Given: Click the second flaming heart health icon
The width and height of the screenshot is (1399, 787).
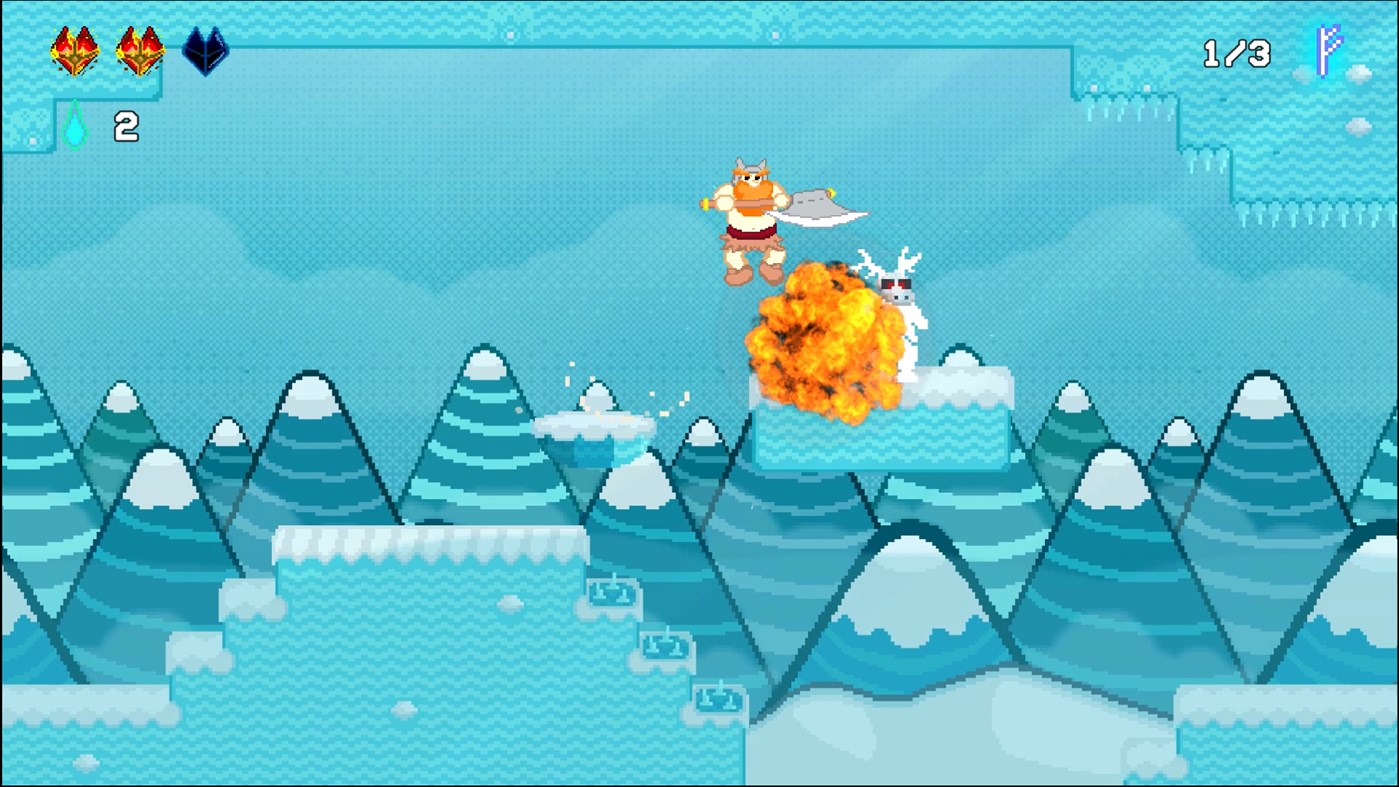Looking at the screenshot, I should coord(140,49).
